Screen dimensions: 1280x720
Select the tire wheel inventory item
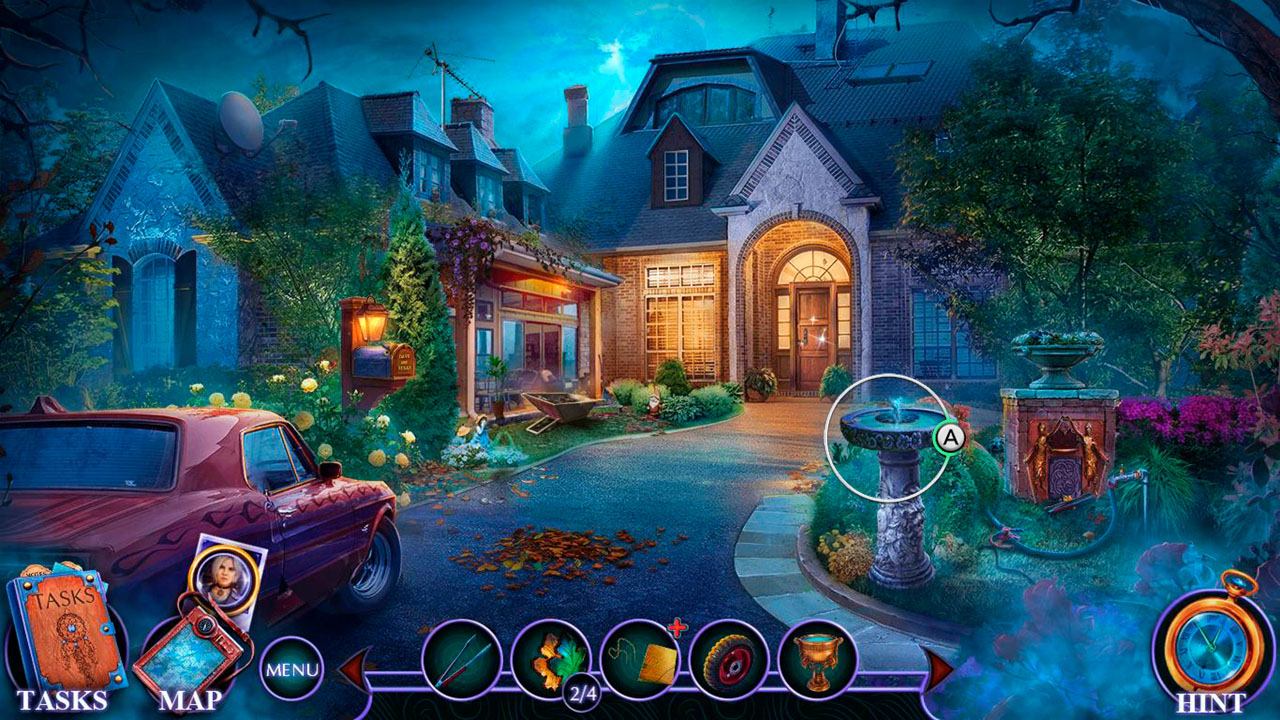pyautogui.click(x=728, y=658)
